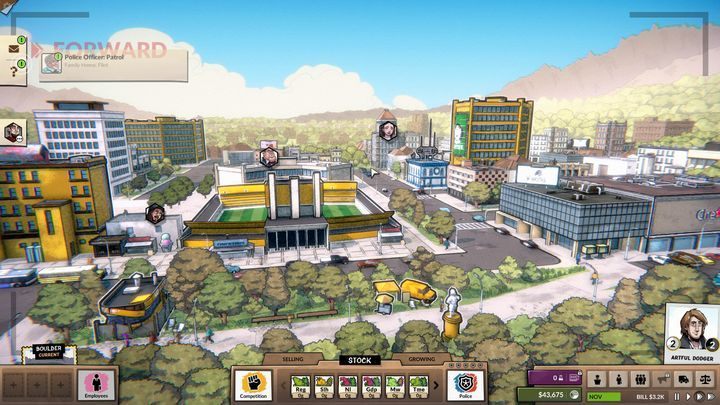Open the Police panel
The width and height of the screenshot is (720, 405).
[465, 385]
